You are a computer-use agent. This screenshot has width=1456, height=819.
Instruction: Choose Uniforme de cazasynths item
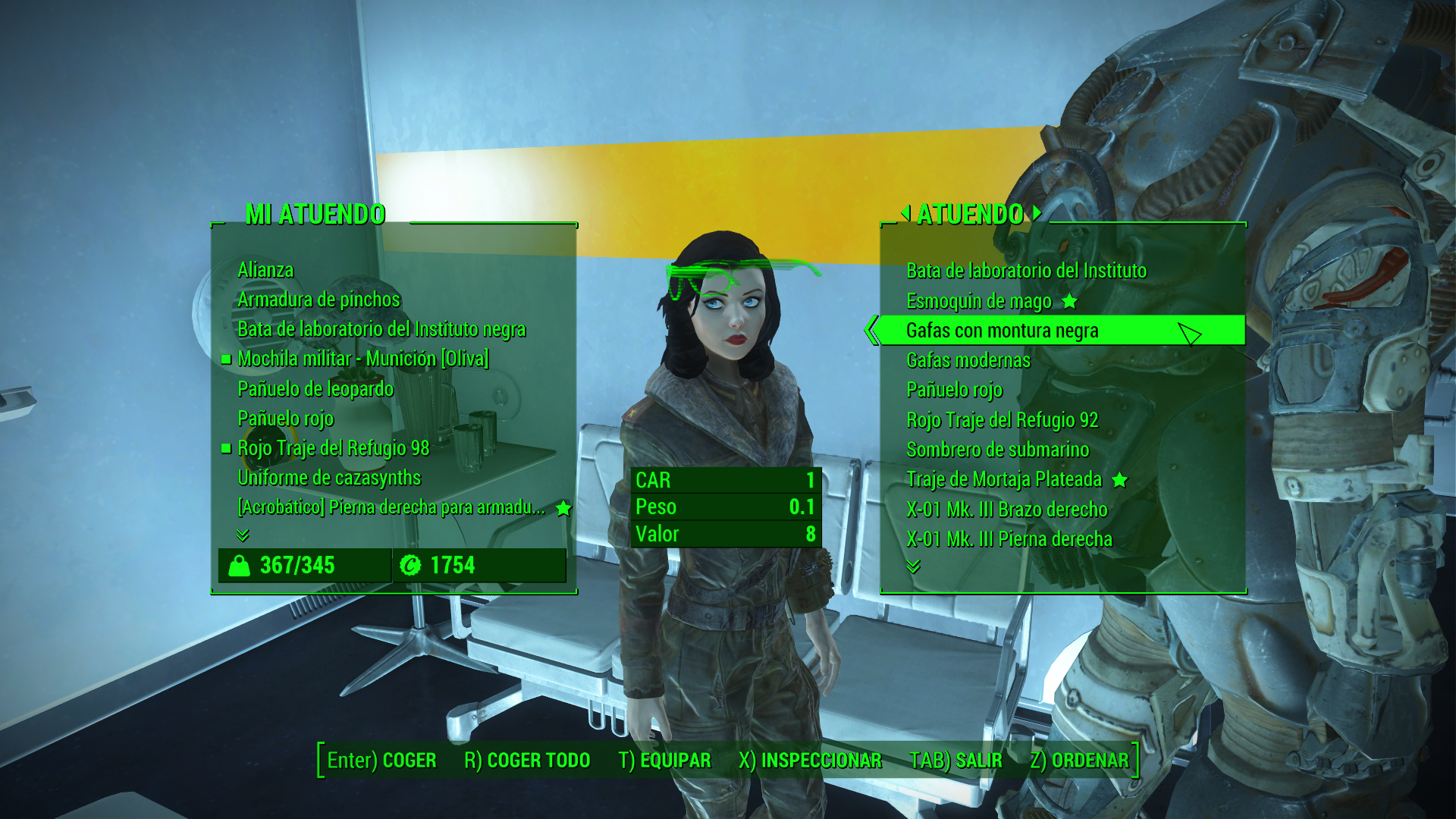click(329, 478)
